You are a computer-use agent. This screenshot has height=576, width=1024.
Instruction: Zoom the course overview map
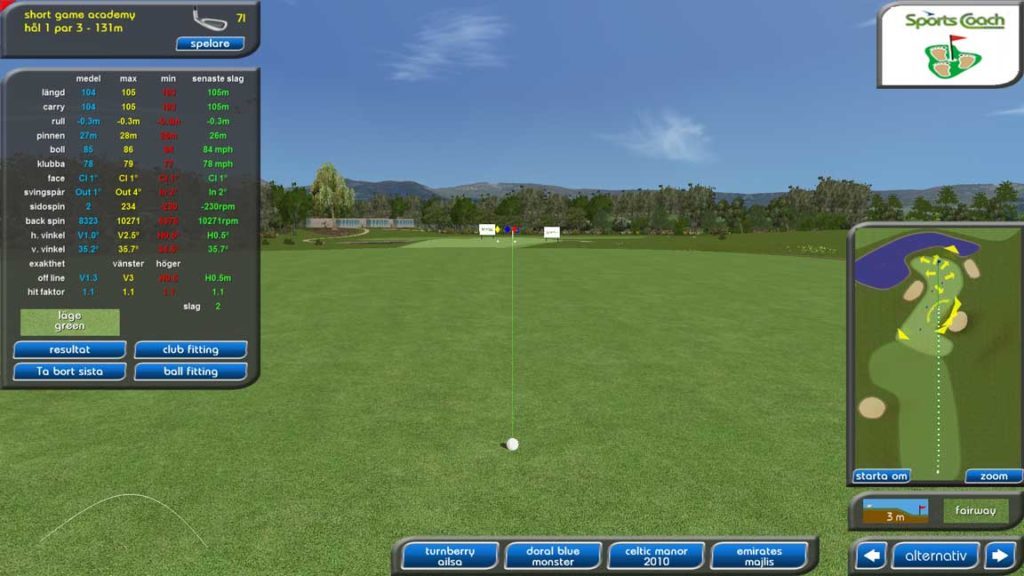pyautogui.click(x=993, y=476)
